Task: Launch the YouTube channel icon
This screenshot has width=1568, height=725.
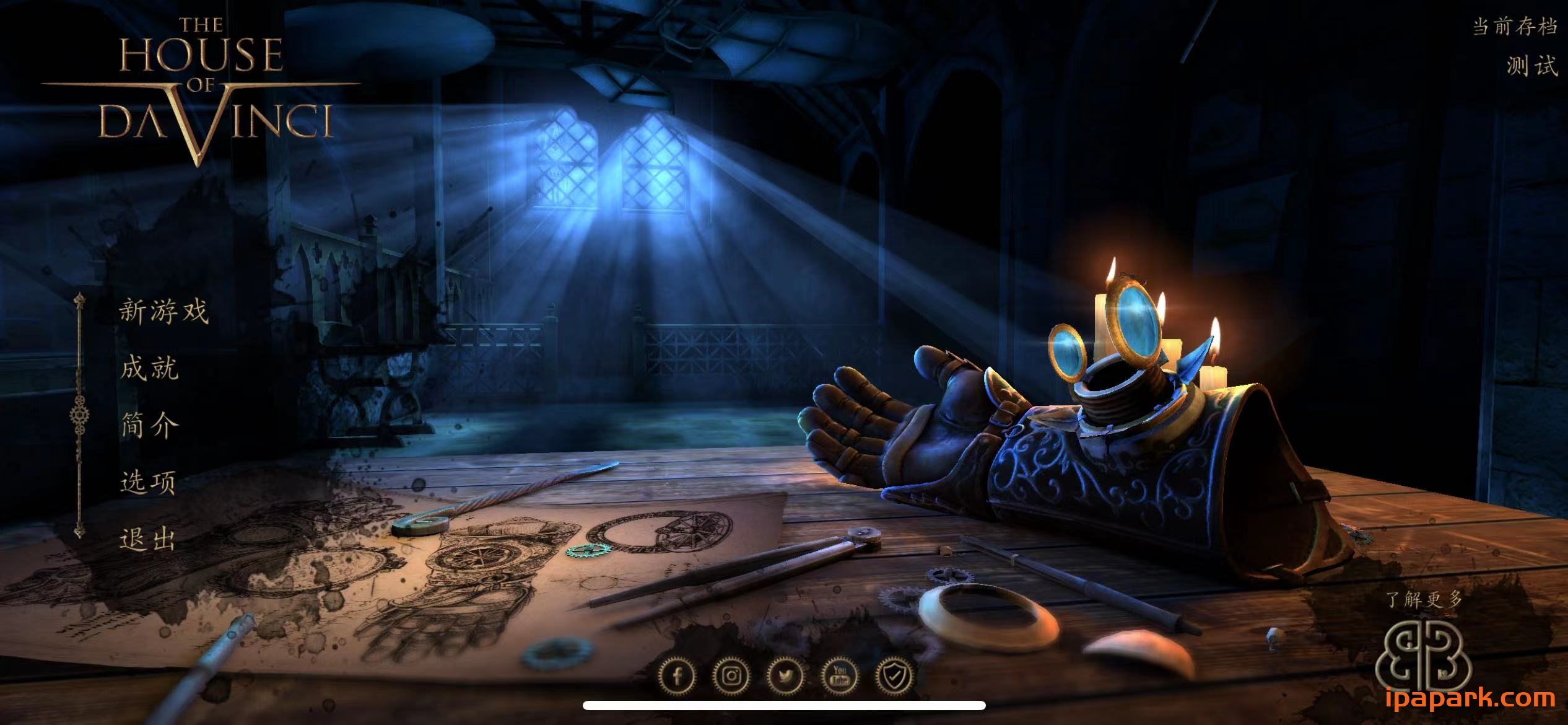Action: click(x=840, y=675)
